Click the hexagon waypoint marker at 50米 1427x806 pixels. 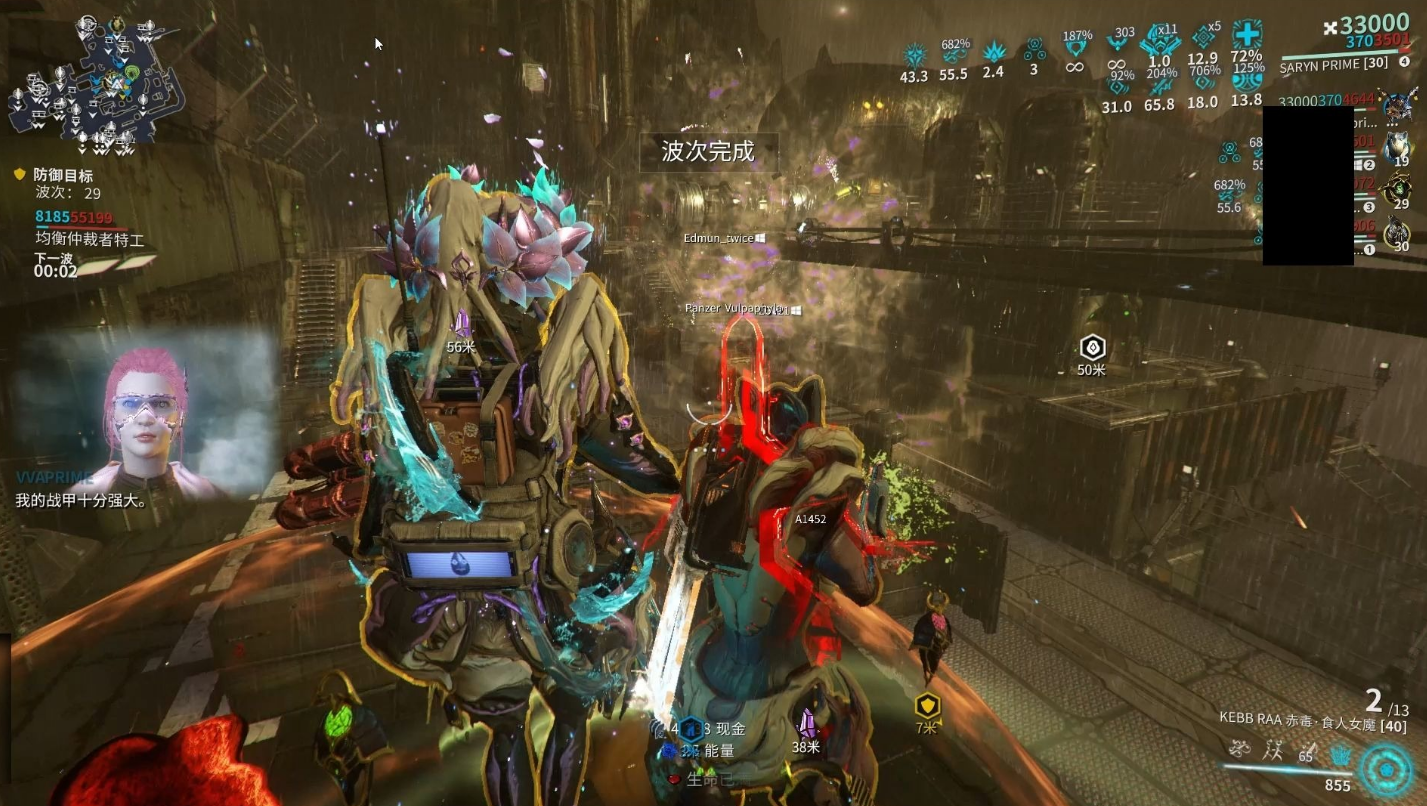click(1092, 348)
